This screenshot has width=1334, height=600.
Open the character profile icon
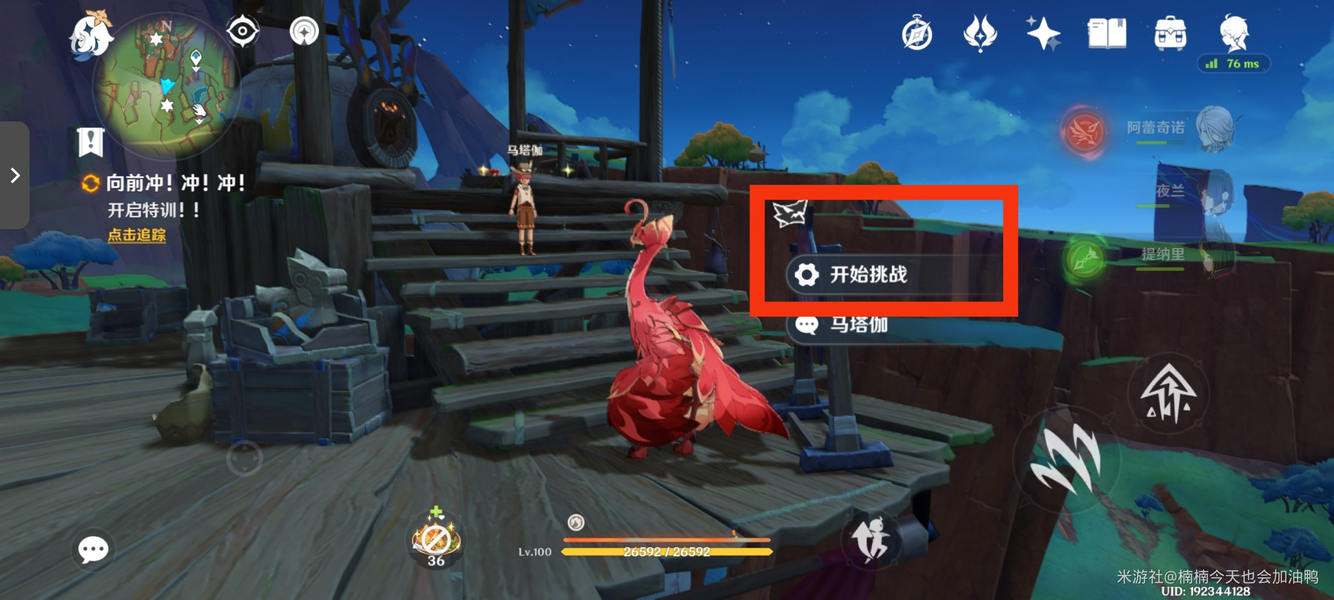tap(1235, 33)
